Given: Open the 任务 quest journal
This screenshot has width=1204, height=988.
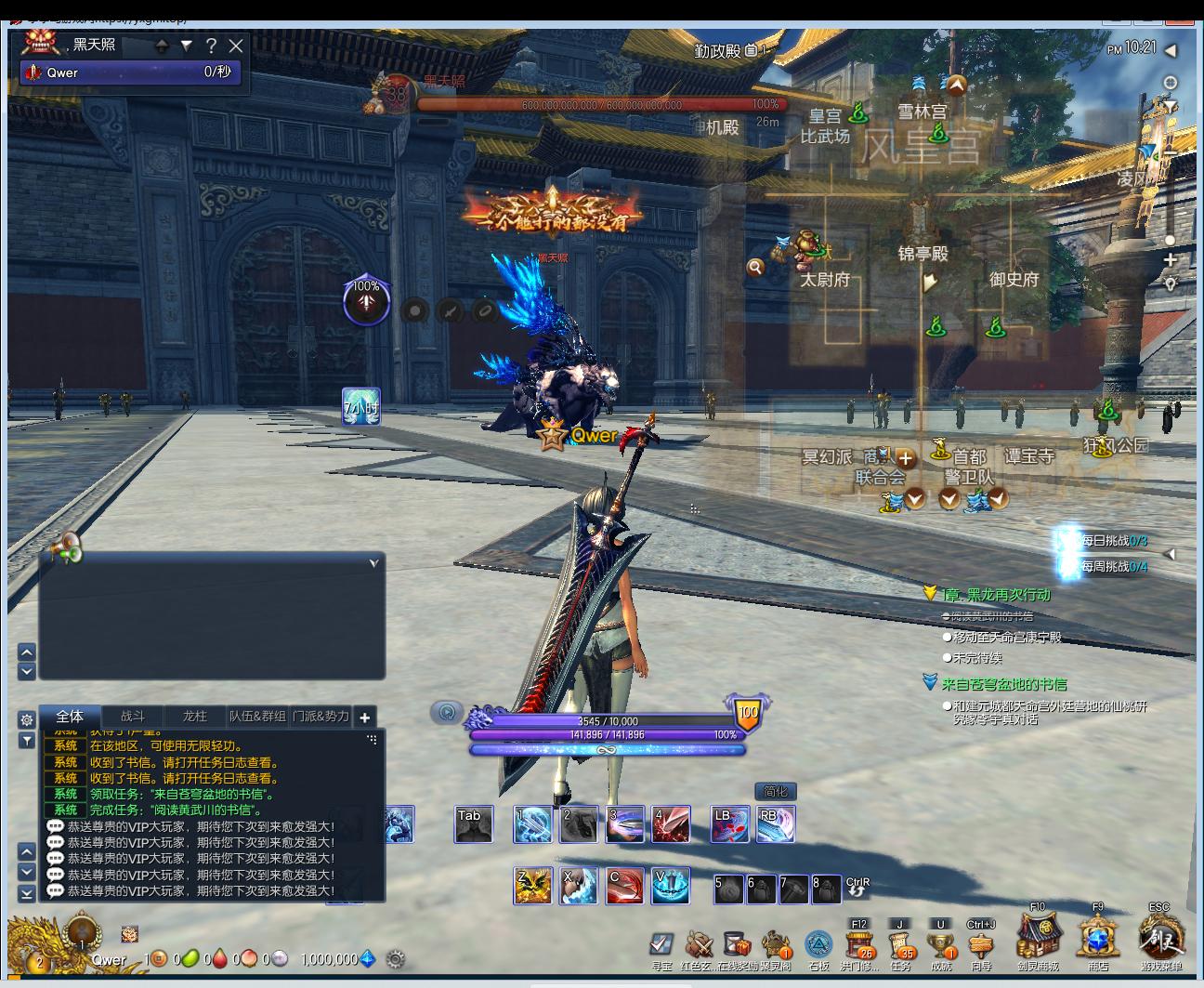Looking at the screenshot, I should click(900, 945).
